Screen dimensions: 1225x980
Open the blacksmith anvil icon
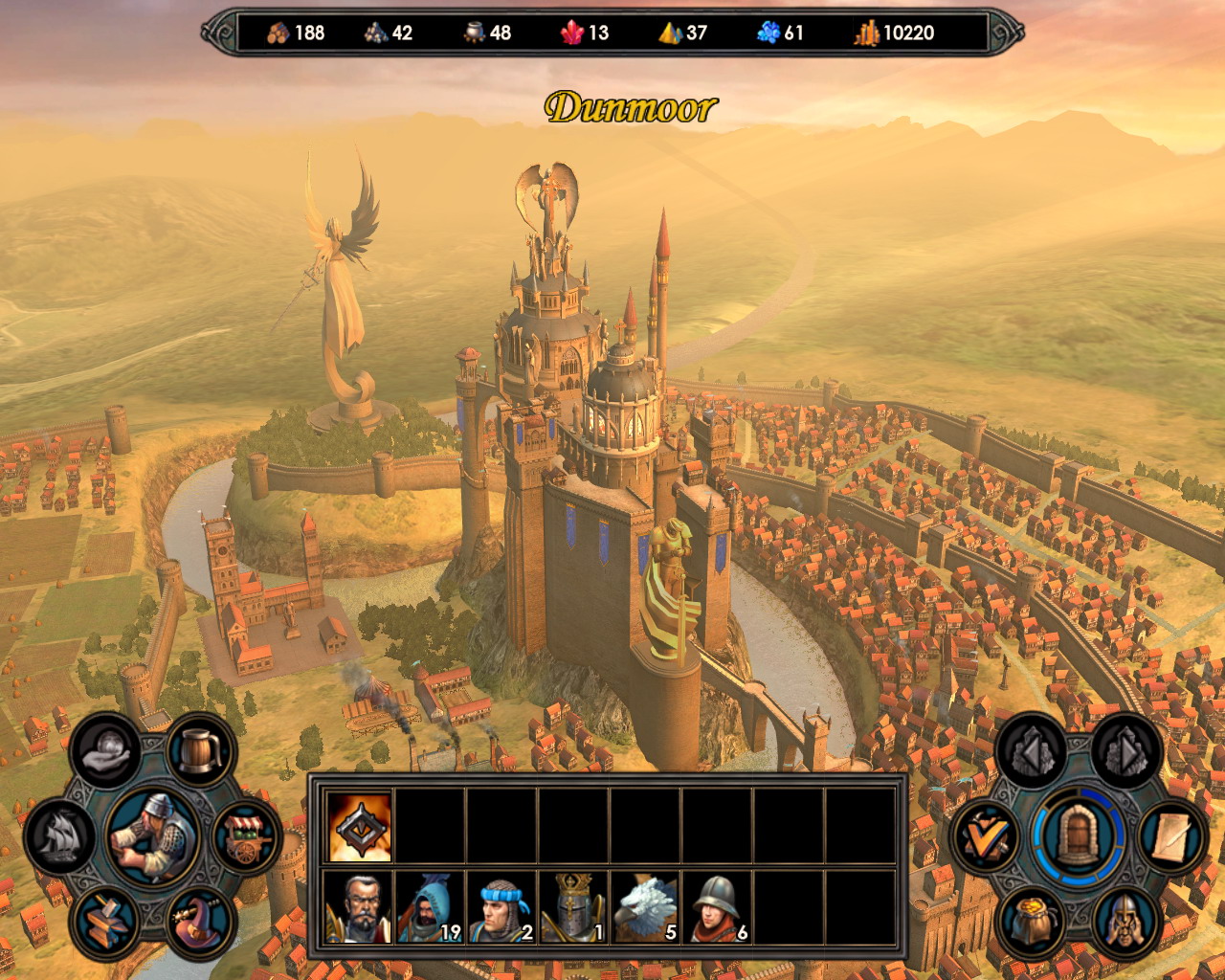104,922
